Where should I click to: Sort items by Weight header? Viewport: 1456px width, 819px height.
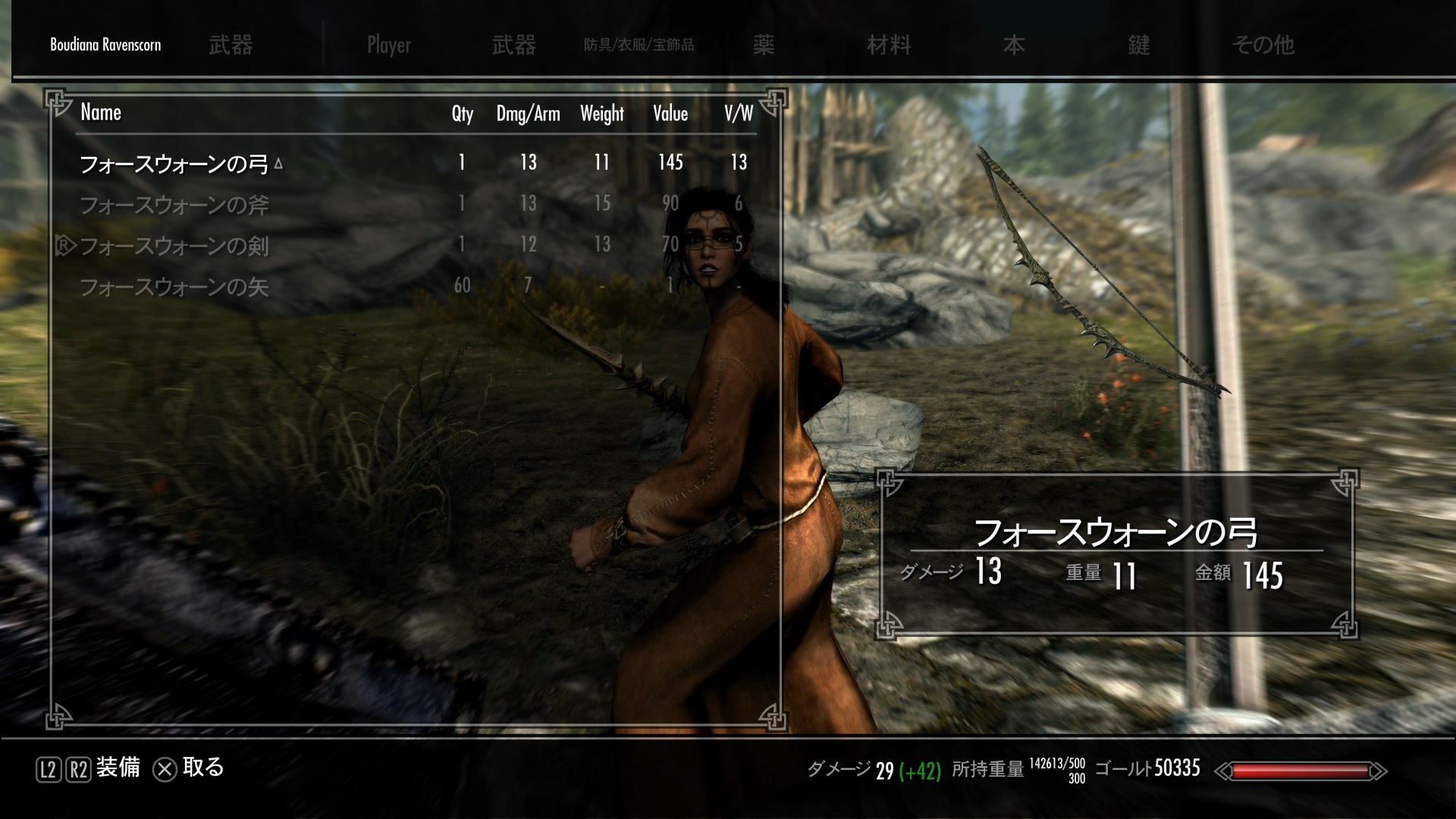[x=602, y=114]
